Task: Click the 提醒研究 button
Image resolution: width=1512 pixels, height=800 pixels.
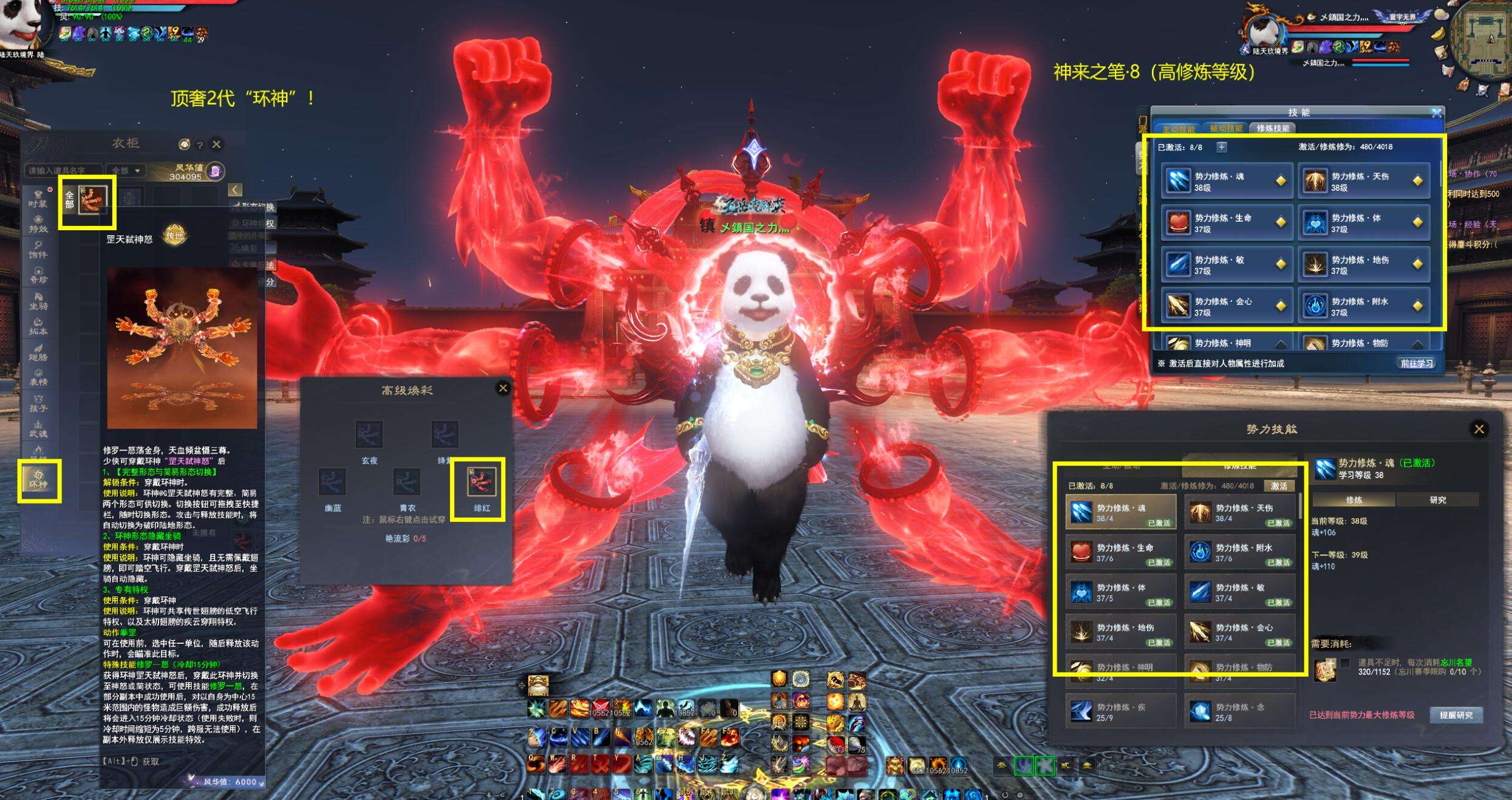Action: coord(1456,715)
